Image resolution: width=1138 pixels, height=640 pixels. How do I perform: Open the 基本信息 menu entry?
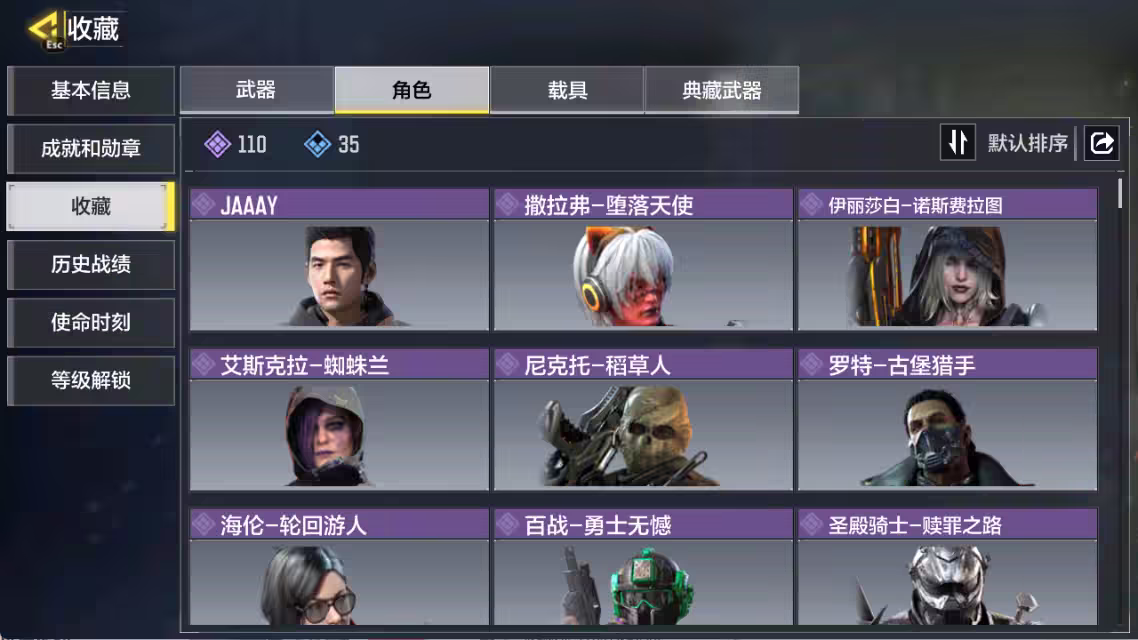tap(91, 91)
